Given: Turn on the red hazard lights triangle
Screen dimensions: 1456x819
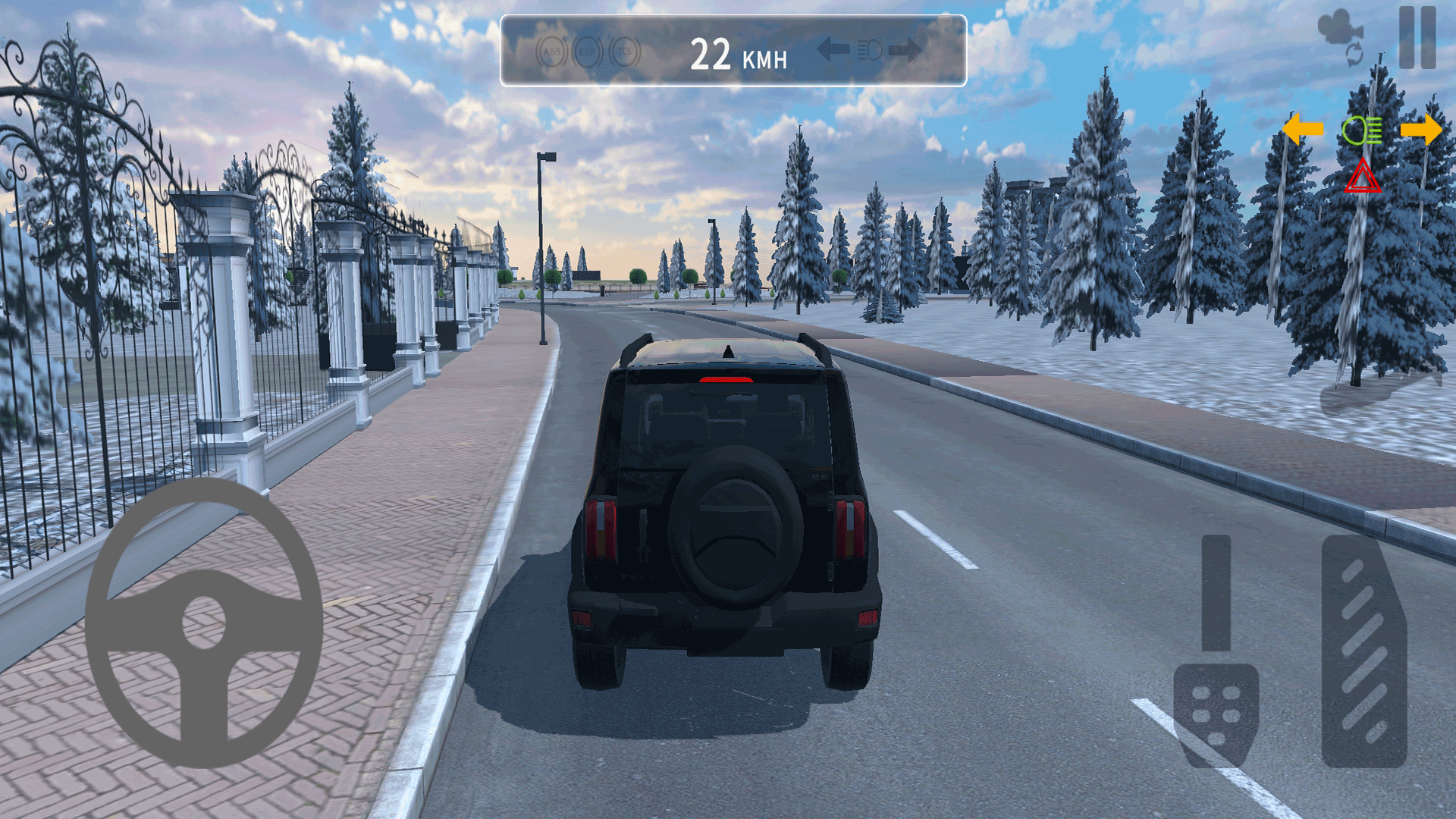Looking at the screenshot, I should tap(1362, 178).
